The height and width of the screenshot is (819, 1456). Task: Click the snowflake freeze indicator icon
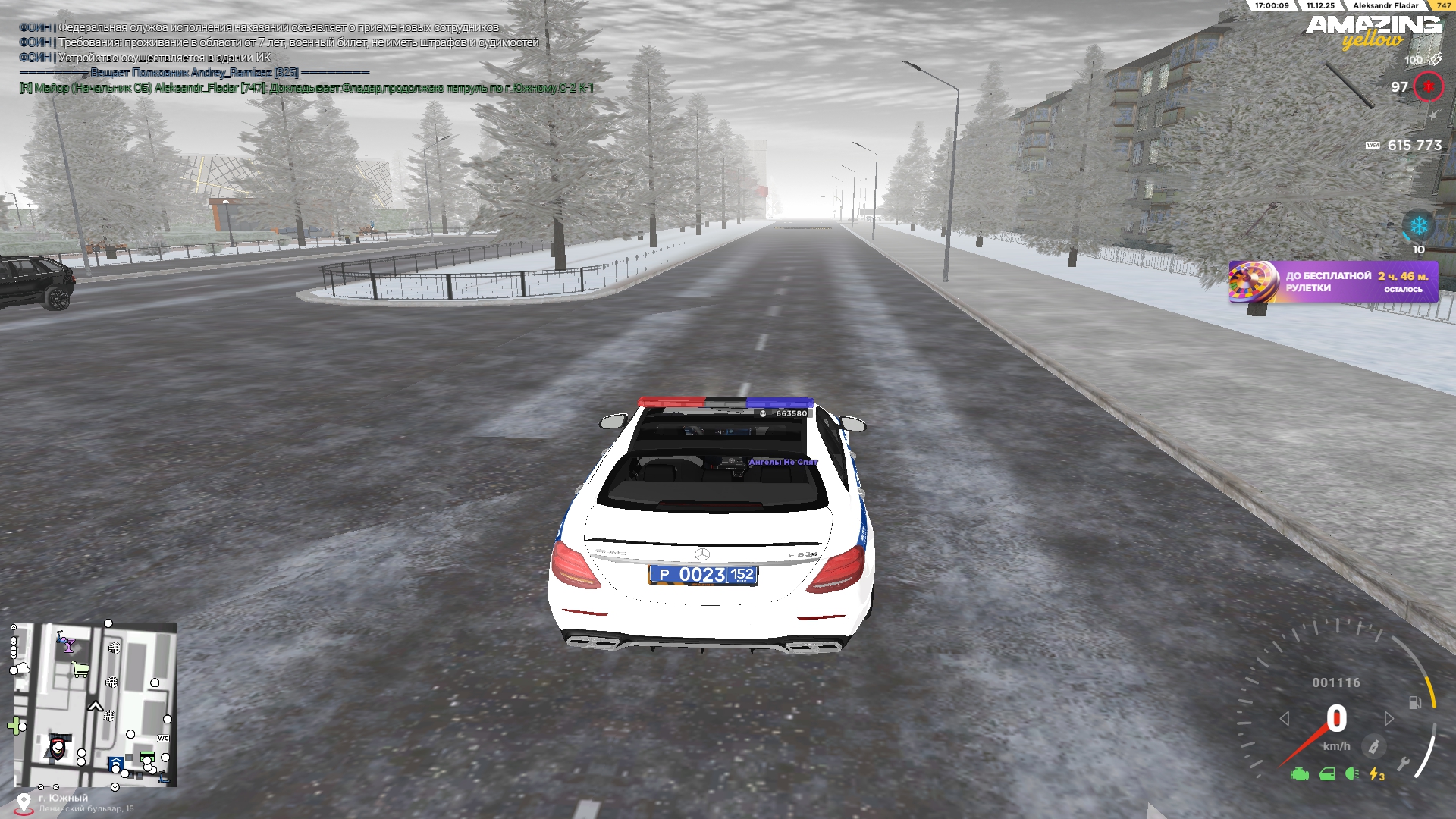(x=1418, y=226)
